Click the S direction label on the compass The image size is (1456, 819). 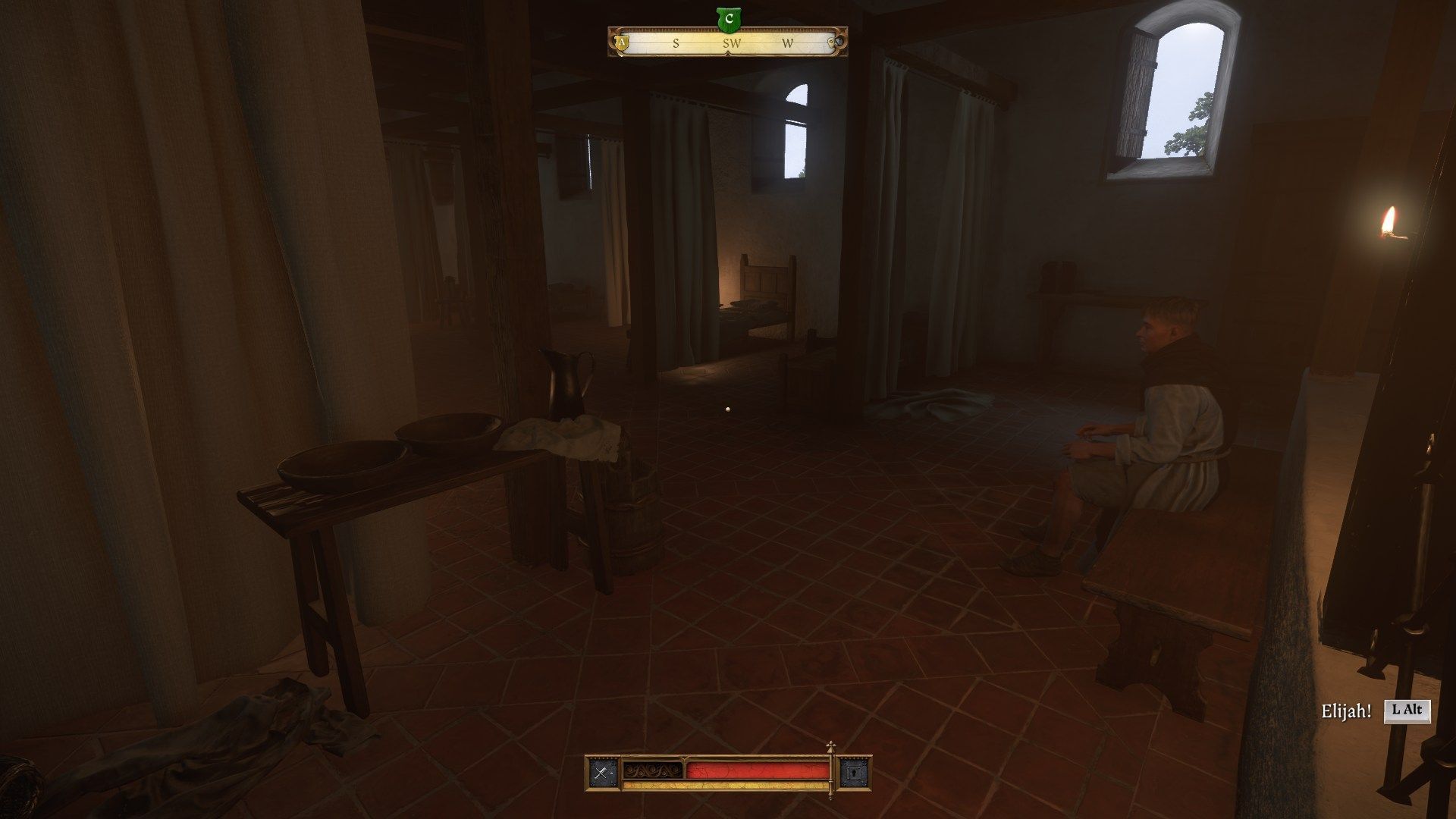click(674, 43)
